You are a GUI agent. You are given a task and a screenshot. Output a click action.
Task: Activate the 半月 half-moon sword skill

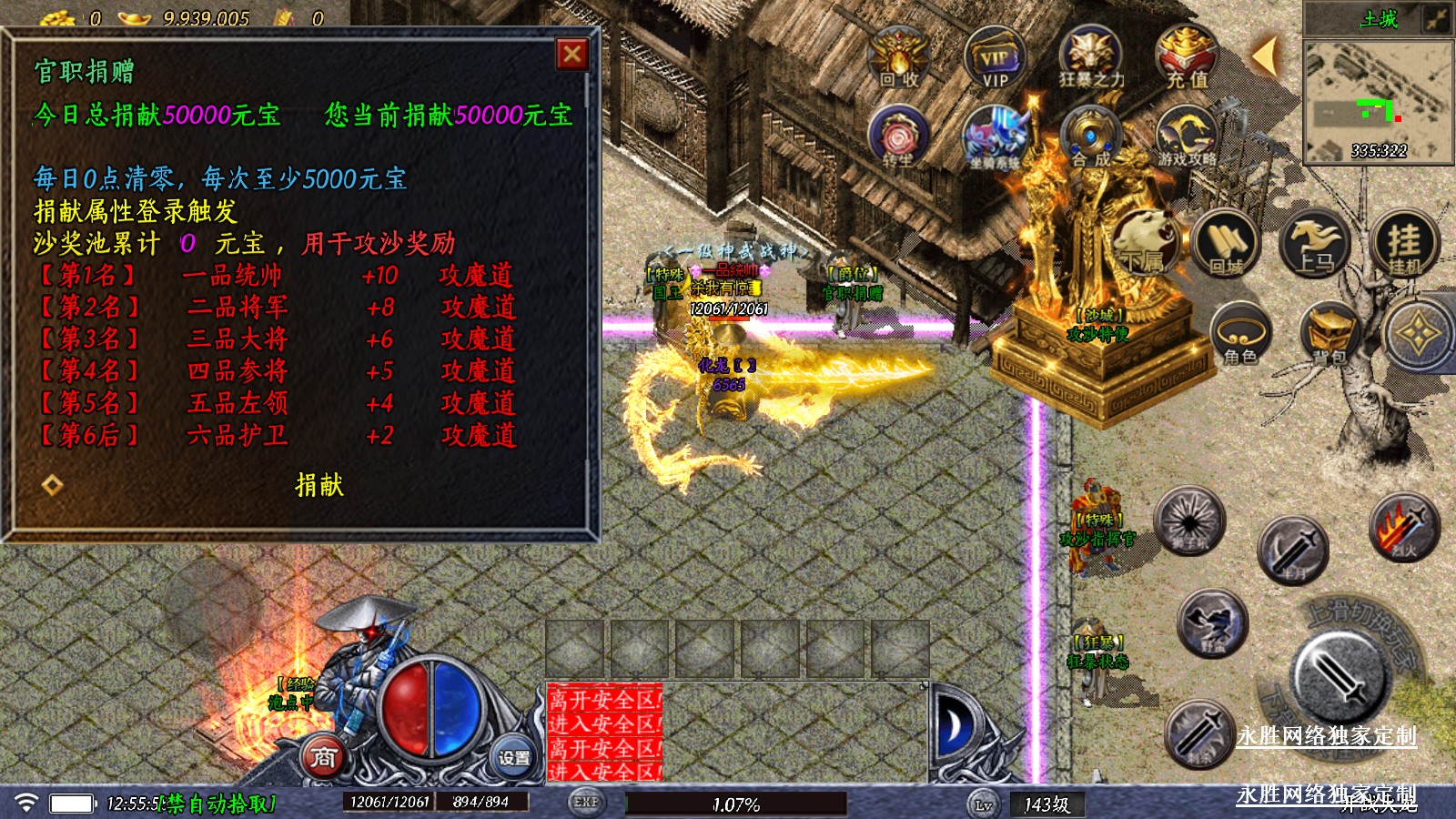[1293, 549]
